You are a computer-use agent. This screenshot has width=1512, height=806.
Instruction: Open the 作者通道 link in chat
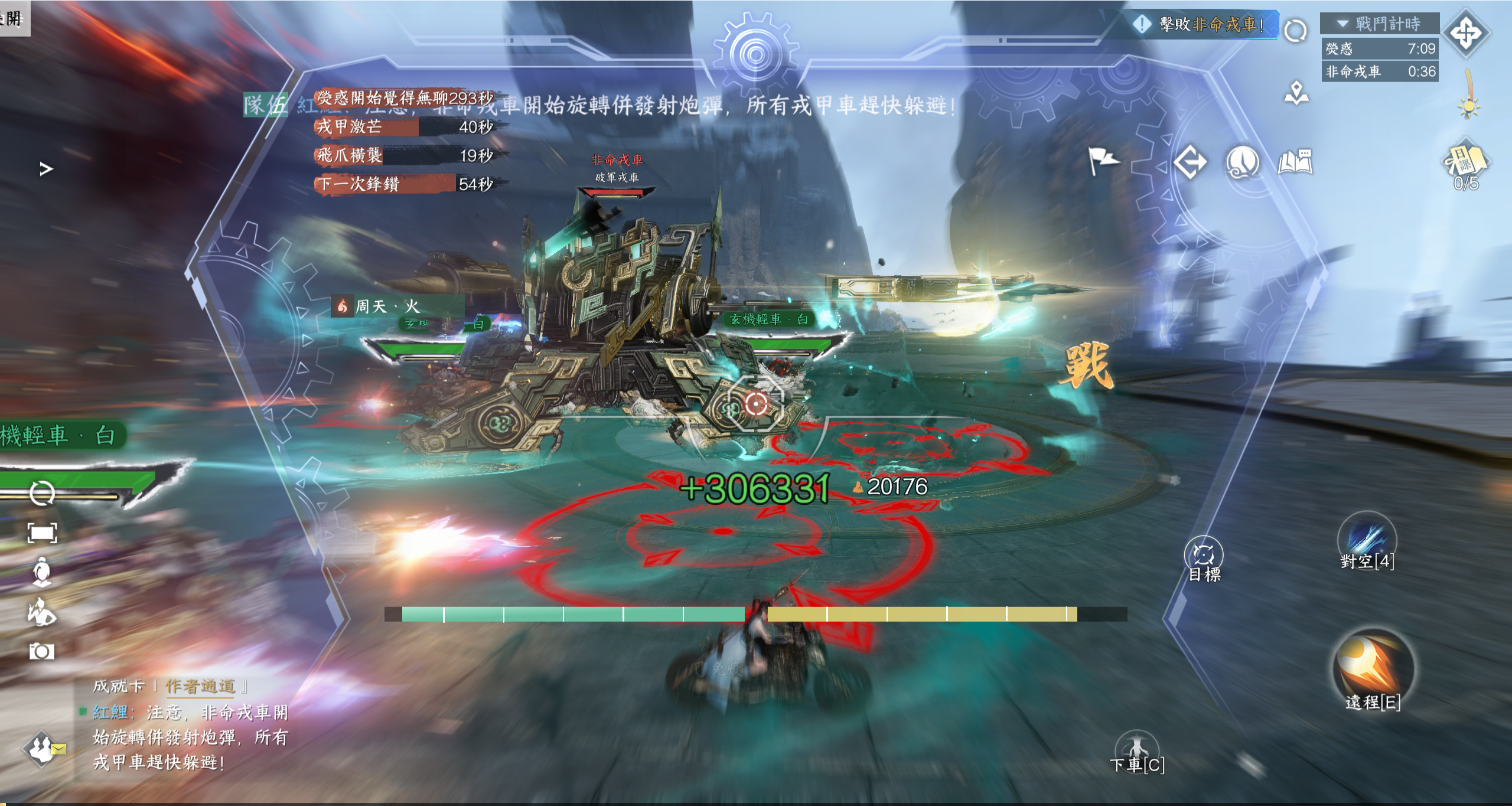[200, 686]
